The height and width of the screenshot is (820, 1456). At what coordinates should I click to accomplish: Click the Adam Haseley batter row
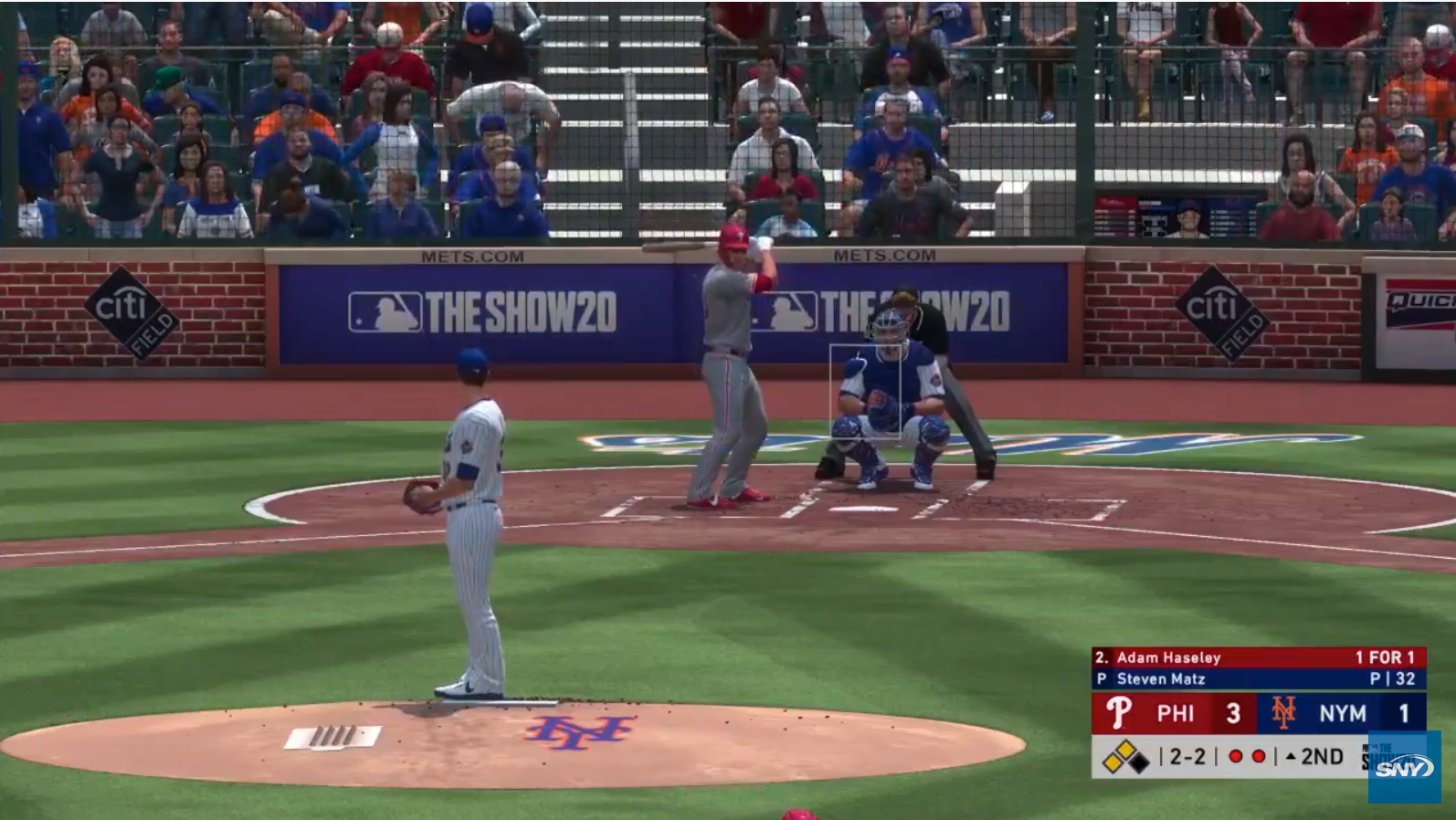[1258, 657]
